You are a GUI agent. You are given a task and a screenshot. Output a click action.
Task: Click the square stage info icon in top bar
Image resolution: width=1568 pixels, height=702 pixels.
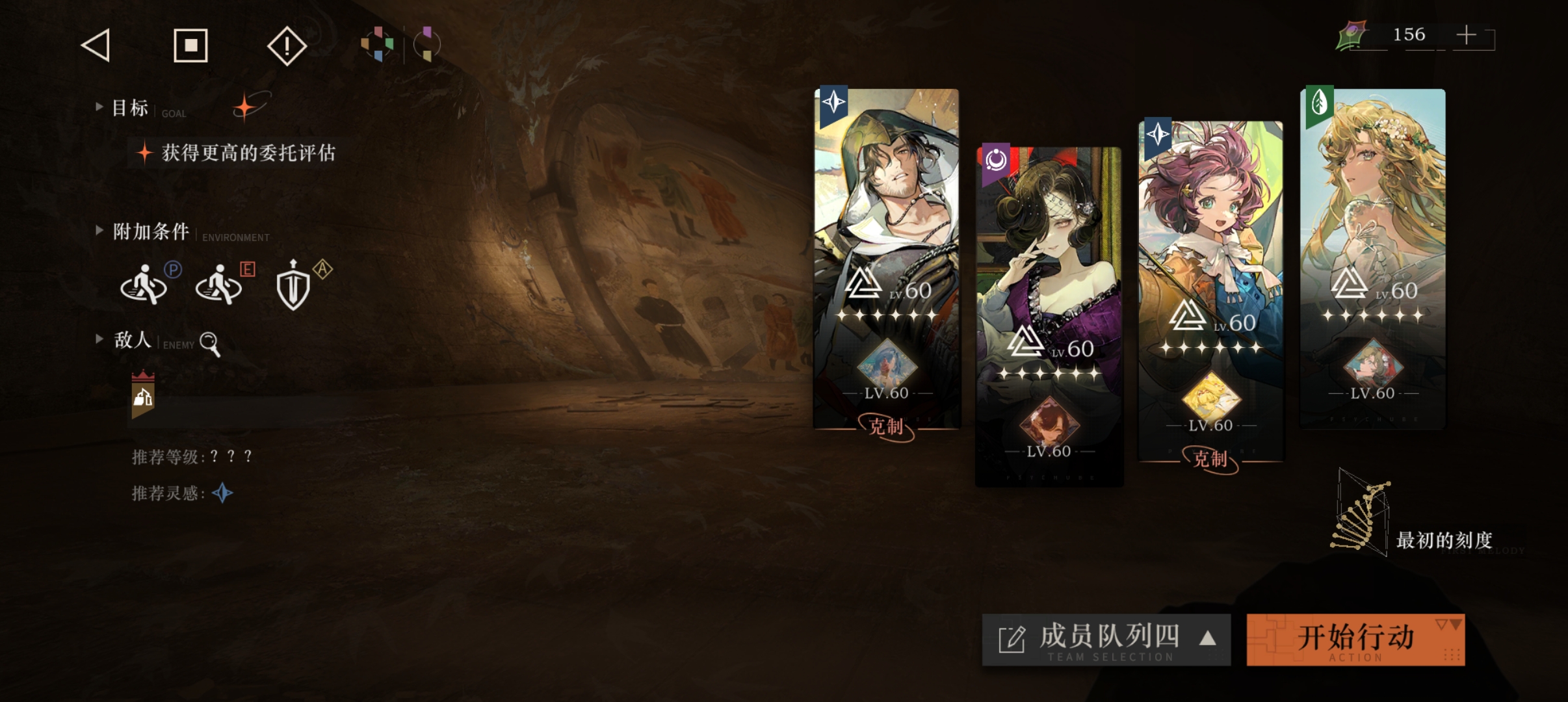pos(190,45)
